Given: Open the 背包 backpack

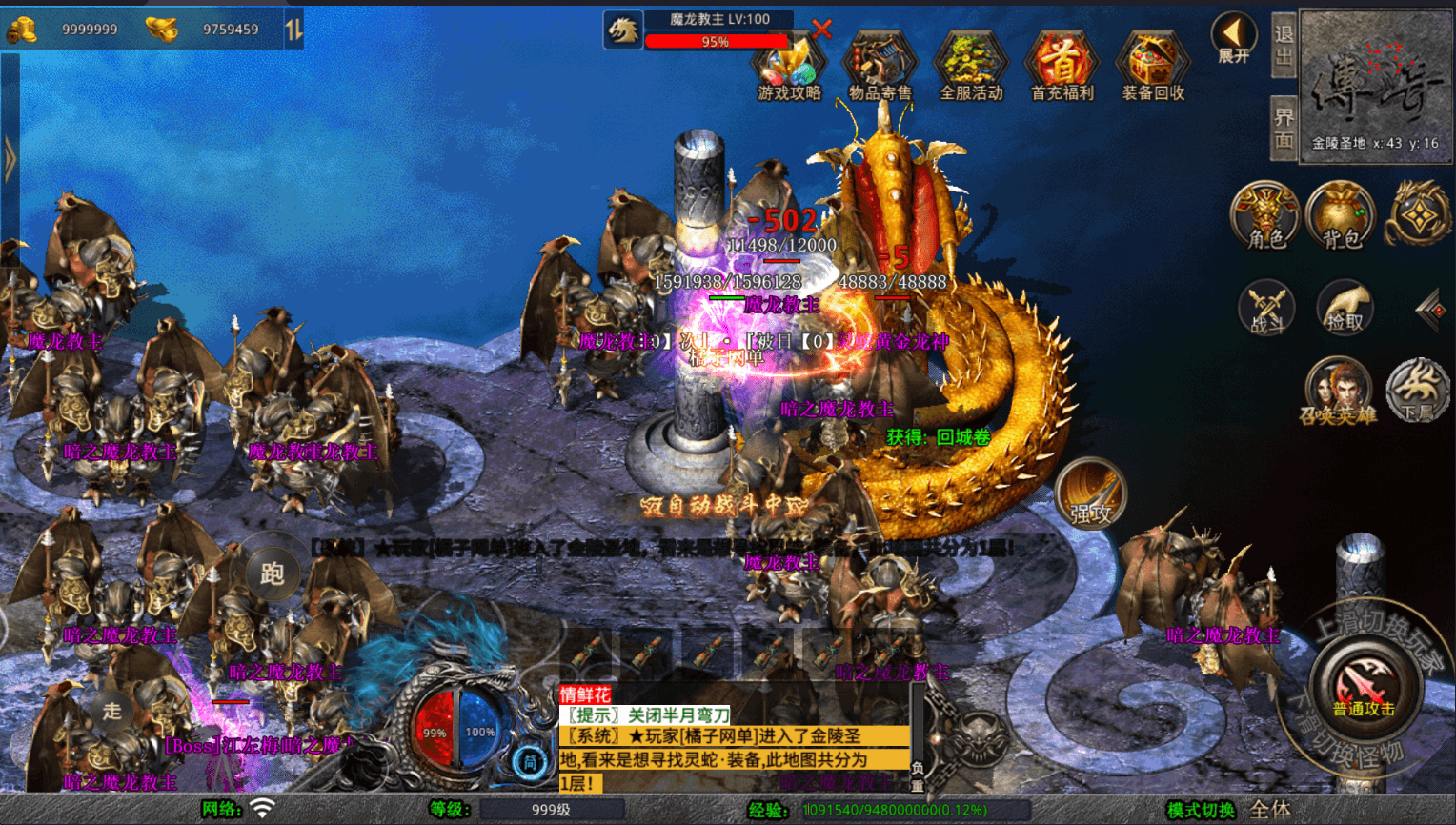Looking at the screenshot, I should (x=1341, y=216).
